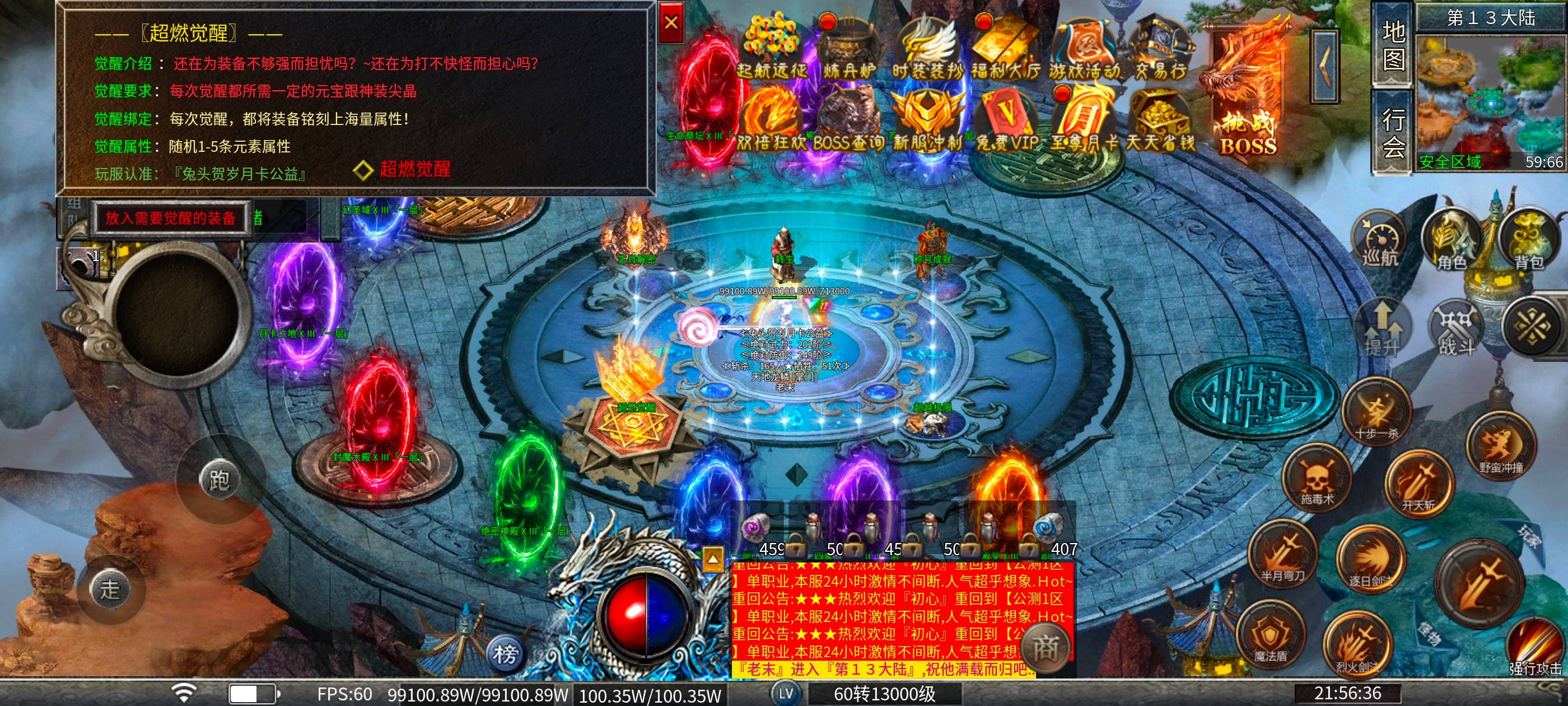Close the 超燃觉醒 panel
The width and height of the screenshot is (1568, 706).
[671, 23]
